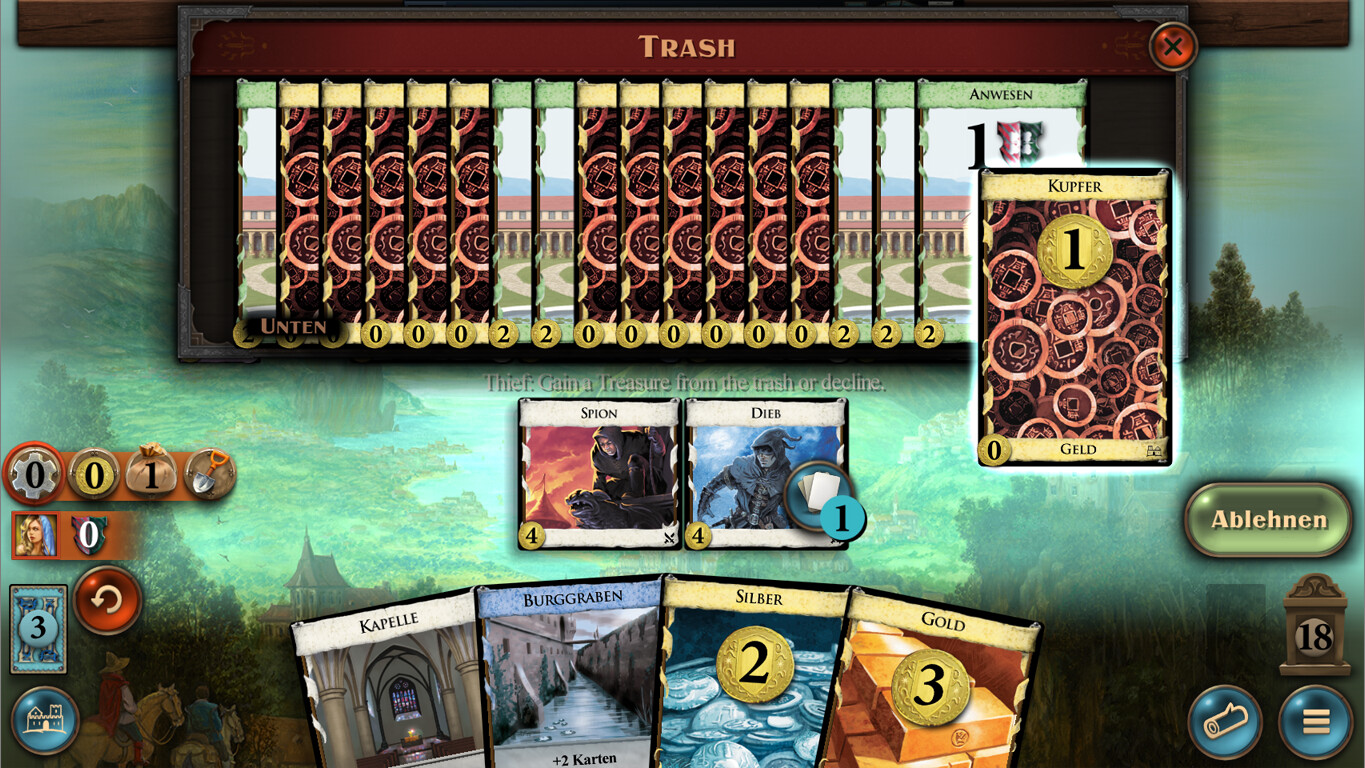Click the victory point shield icon
The height and width of the screenshot is (768, 1365).
tap(91, 534)
